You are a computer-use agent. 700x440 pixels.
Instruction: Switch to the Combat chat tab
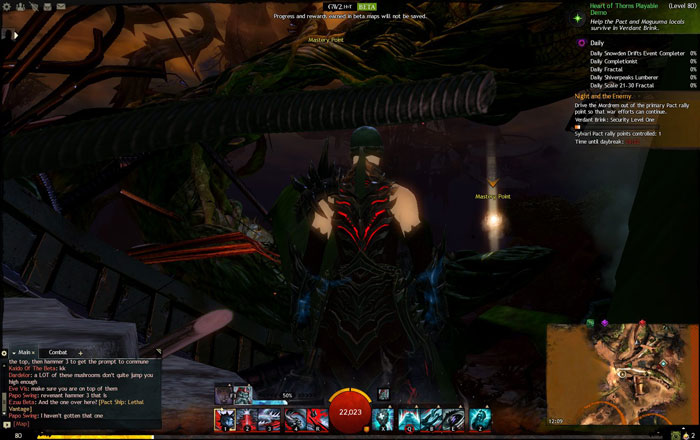click(58, 352)
